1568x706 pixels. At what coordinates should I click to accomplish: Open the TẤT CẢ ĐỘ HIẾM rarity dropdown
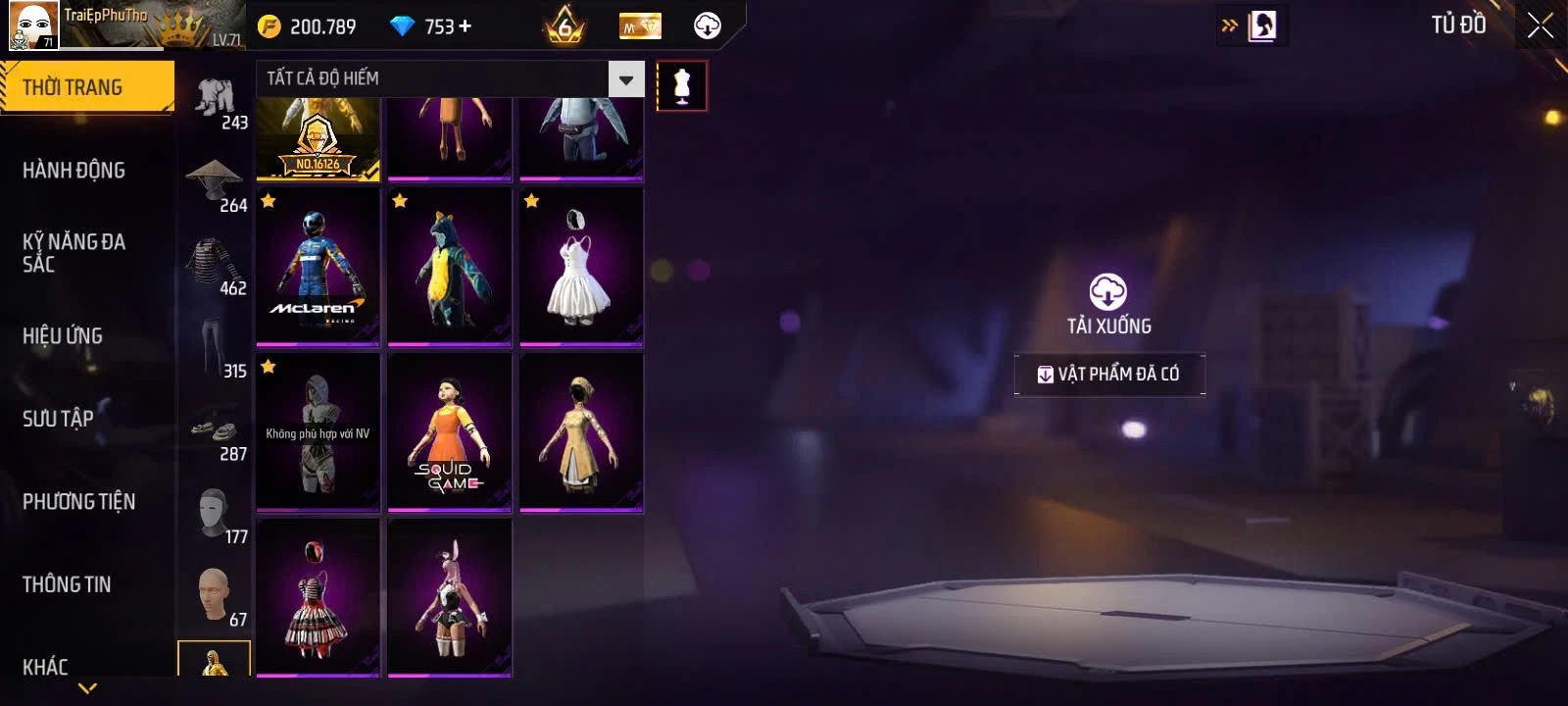point(625,79)
